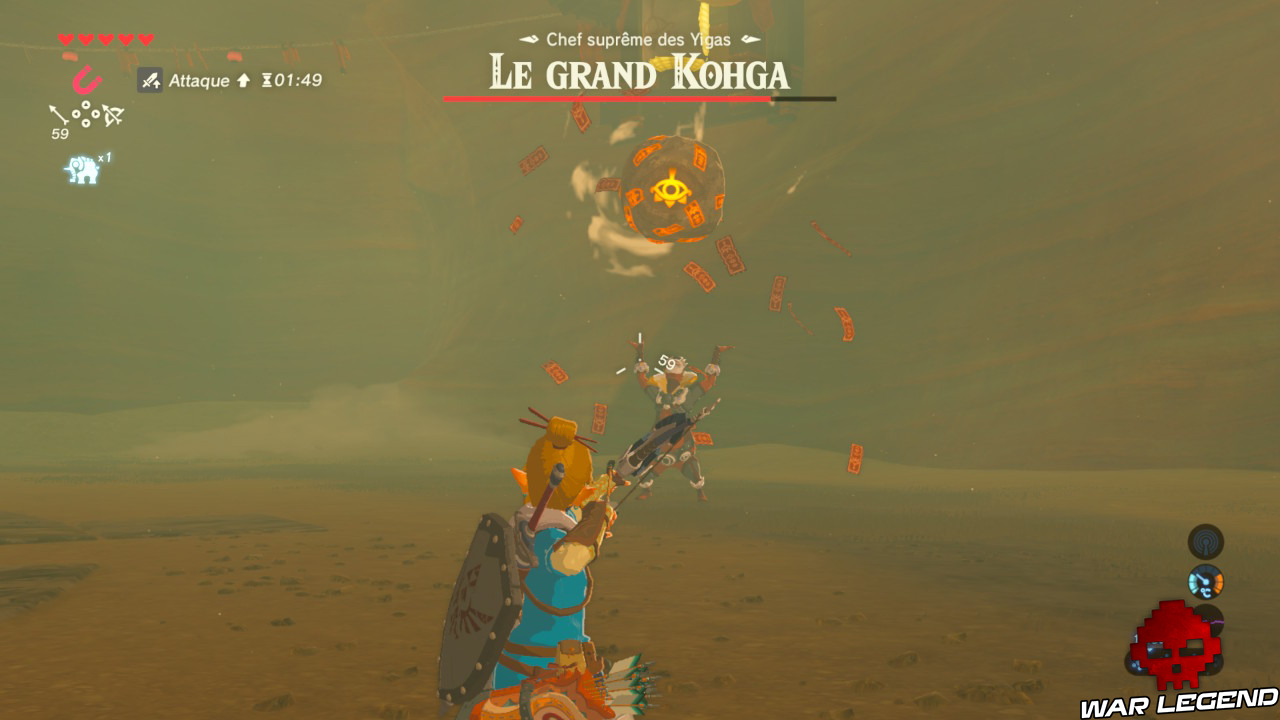1280x720 pixels.
Task: Click the white upward arrow next to Attaque
Action: coord(245,80)
